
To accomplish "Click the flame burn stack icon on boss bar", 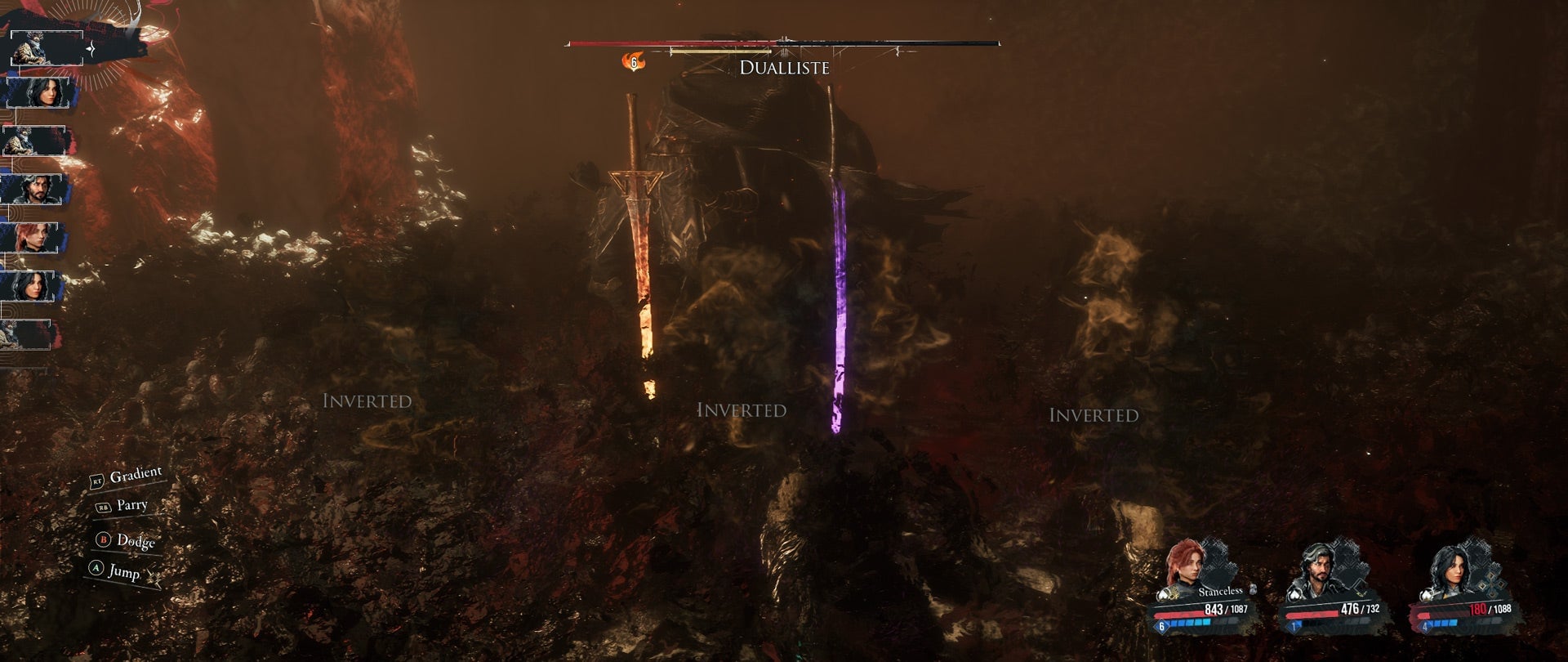I will tap(635, 61).
